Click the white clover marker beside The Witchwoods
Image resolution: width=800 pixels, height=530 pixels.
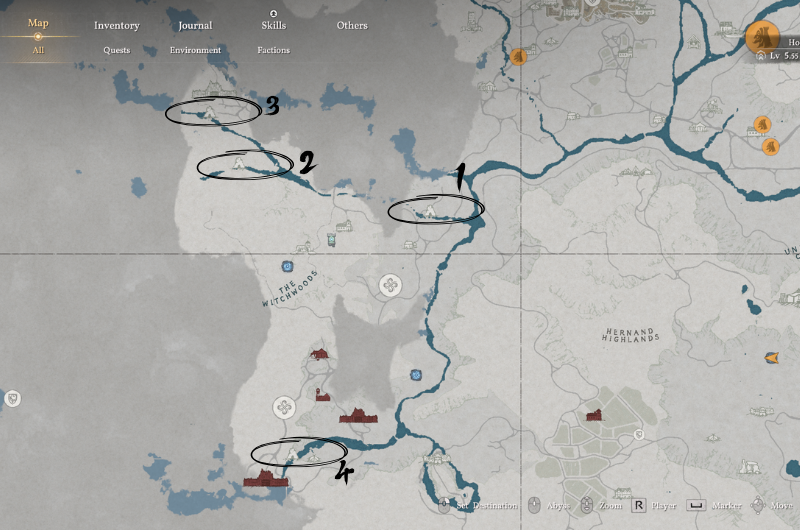389,286
